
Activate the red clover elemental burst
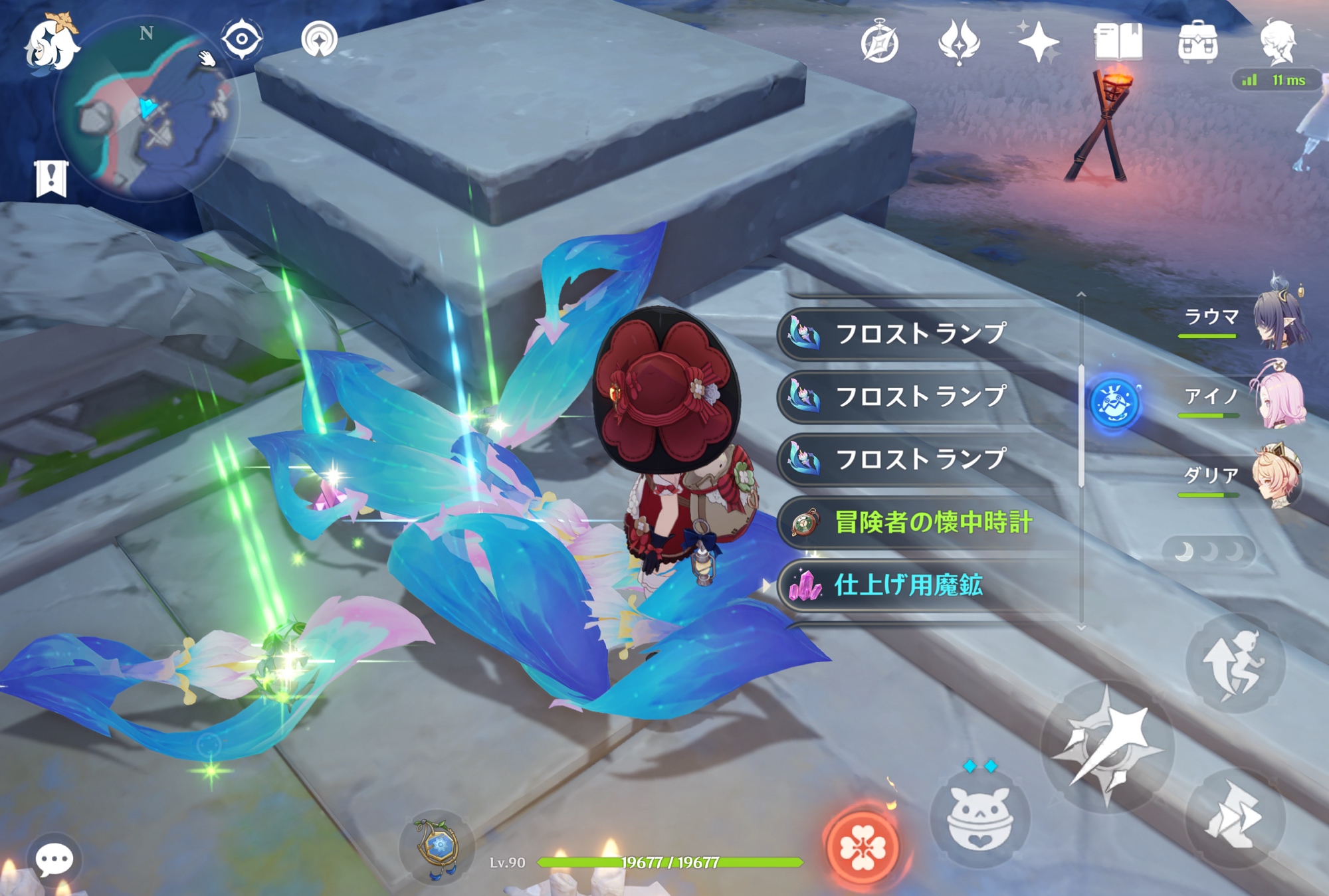(862, 848)
